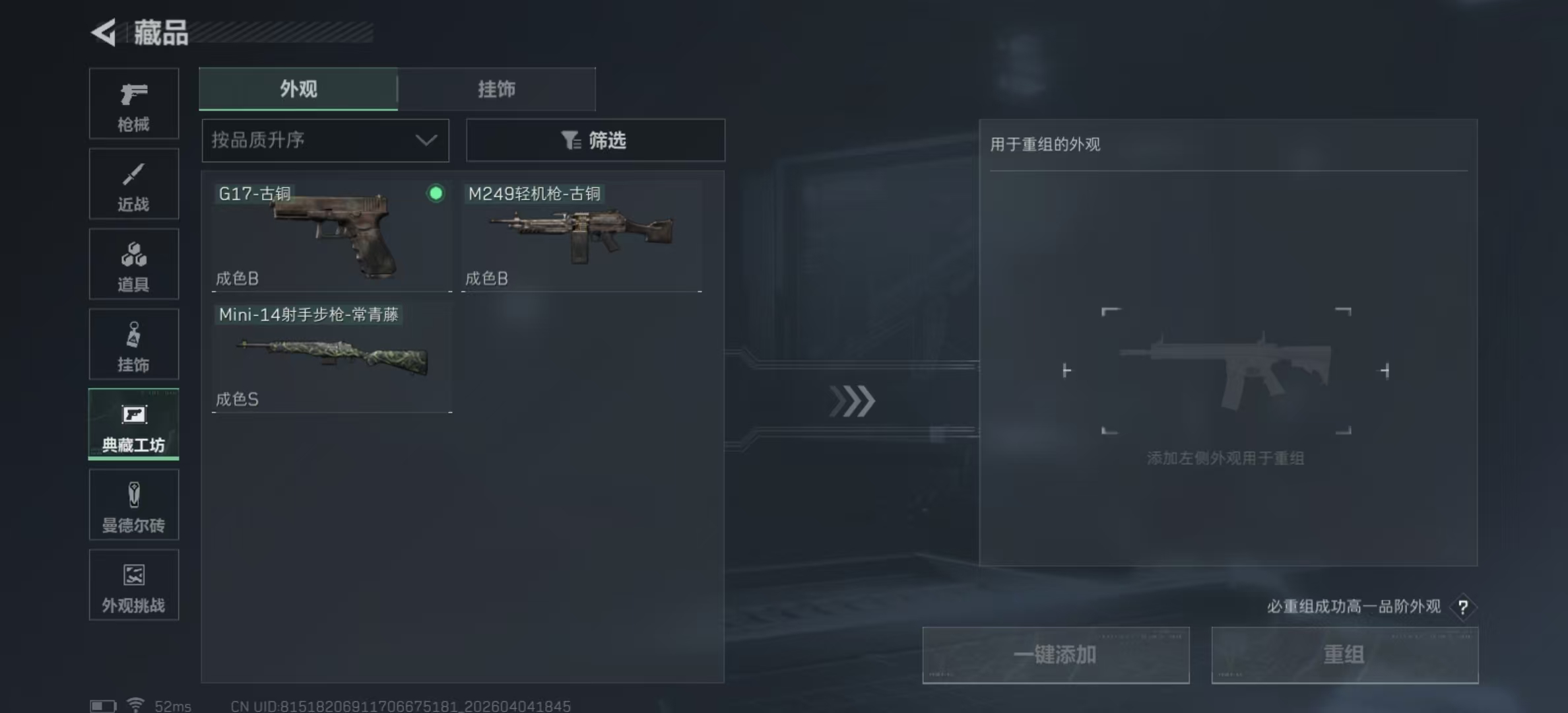Open the 筛选 filter panel
This screenshot has height=713, width=1568.
(595, 140)
